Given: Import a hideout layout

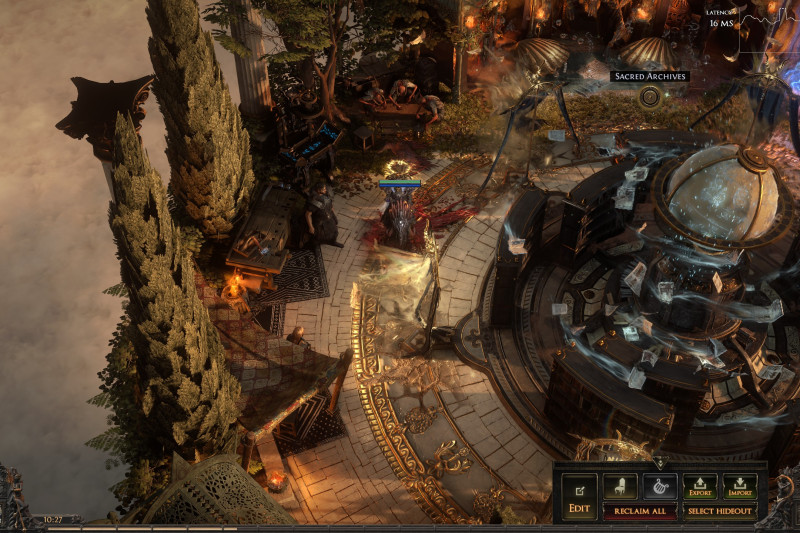Looking at the screenshot, I should click(x=740, y=486).
